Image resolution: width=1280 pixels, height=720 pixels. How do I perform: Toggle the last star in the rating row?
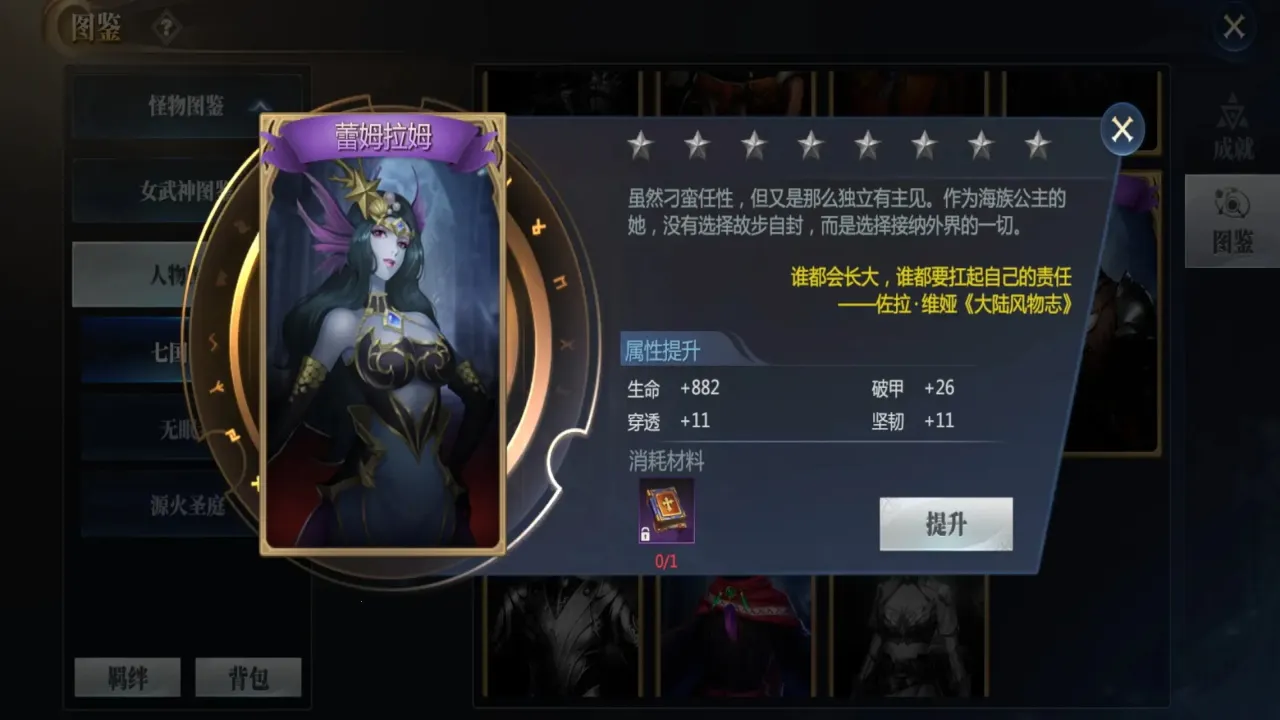(x=1035, y=145)
